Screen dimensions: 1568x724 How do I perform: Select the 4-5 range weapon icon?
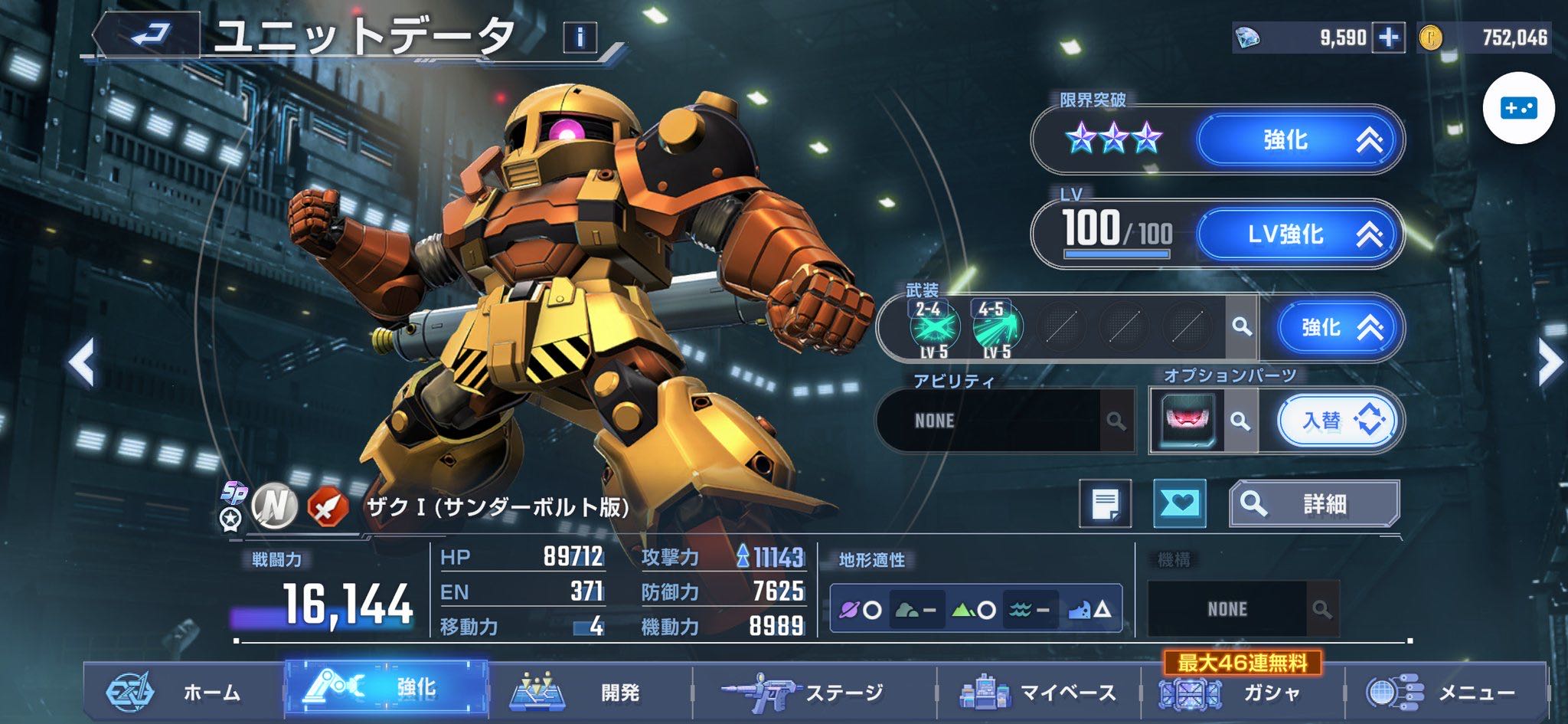[x=996, y=328]
